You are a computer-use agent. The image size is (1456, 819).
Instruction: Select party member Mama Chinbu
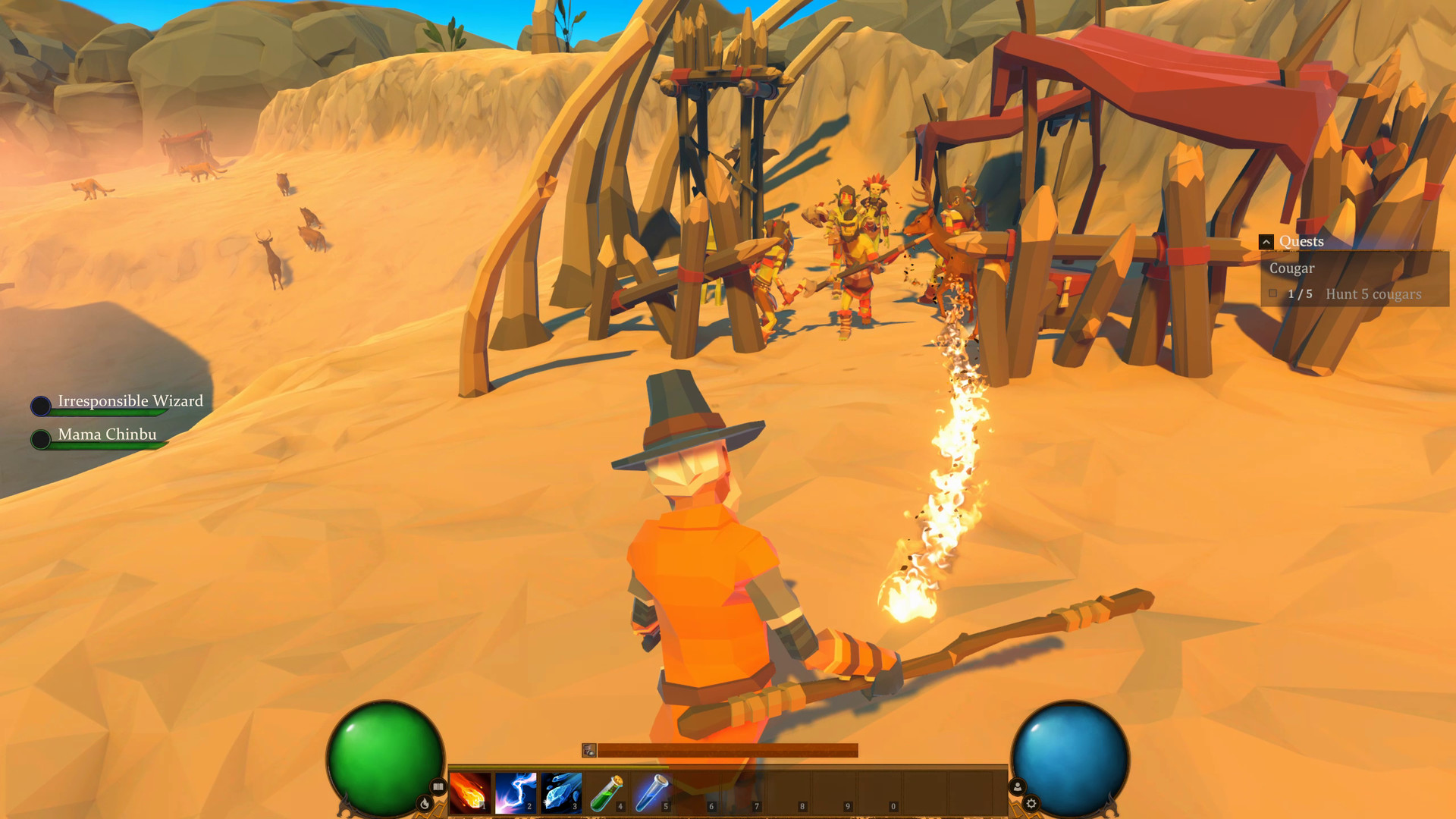pos(106,435)
